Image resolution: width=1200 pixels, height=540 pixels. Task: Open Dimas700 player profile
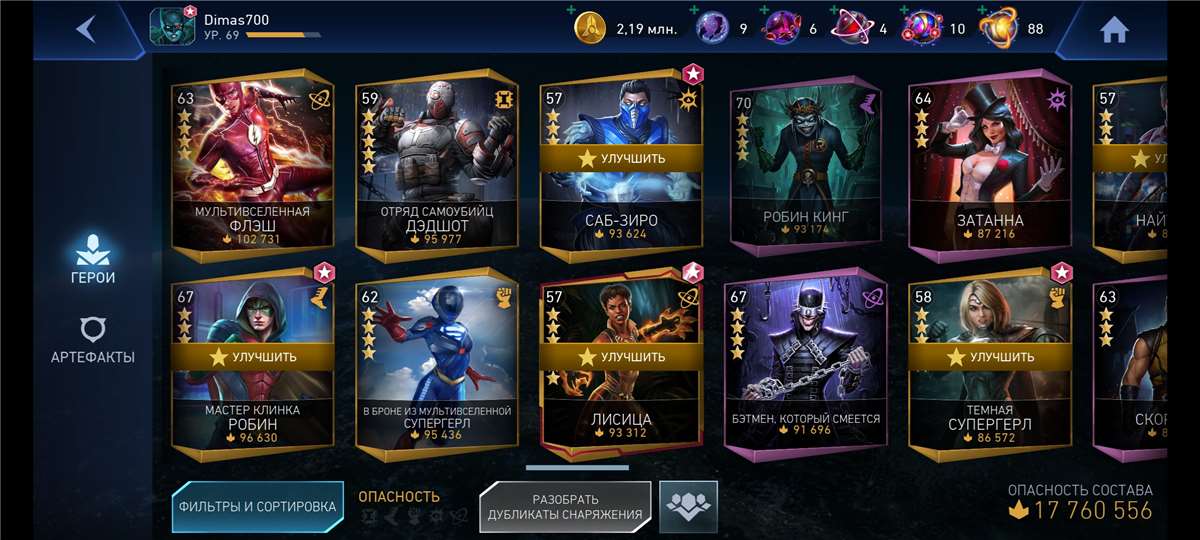[170, 27]
